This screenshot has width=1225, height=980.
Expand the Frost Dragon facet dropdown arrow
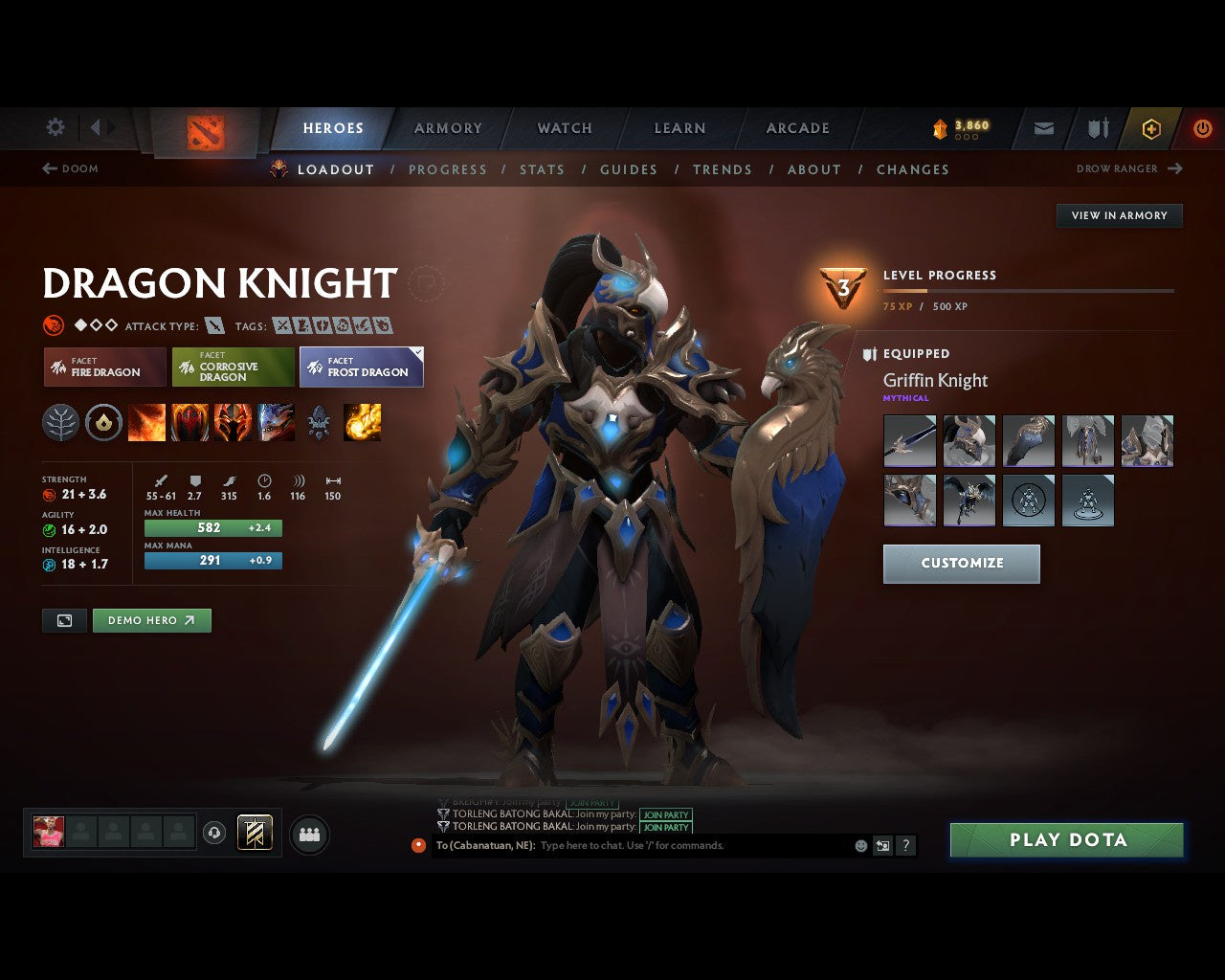coord(416,352)
